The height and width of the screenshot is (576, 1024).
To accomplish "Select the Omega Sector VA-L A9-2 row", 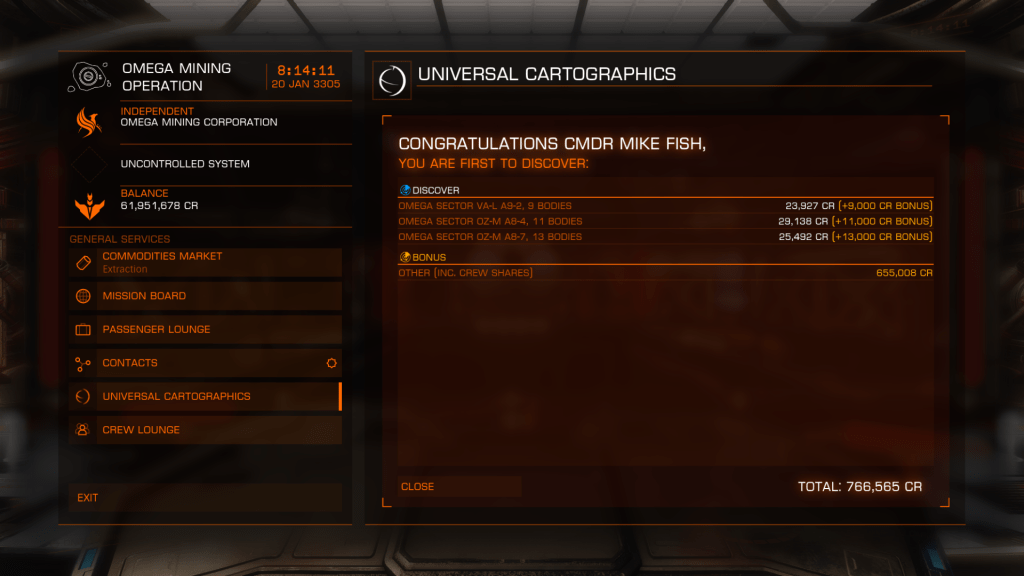I will click(x=665, y=206).
